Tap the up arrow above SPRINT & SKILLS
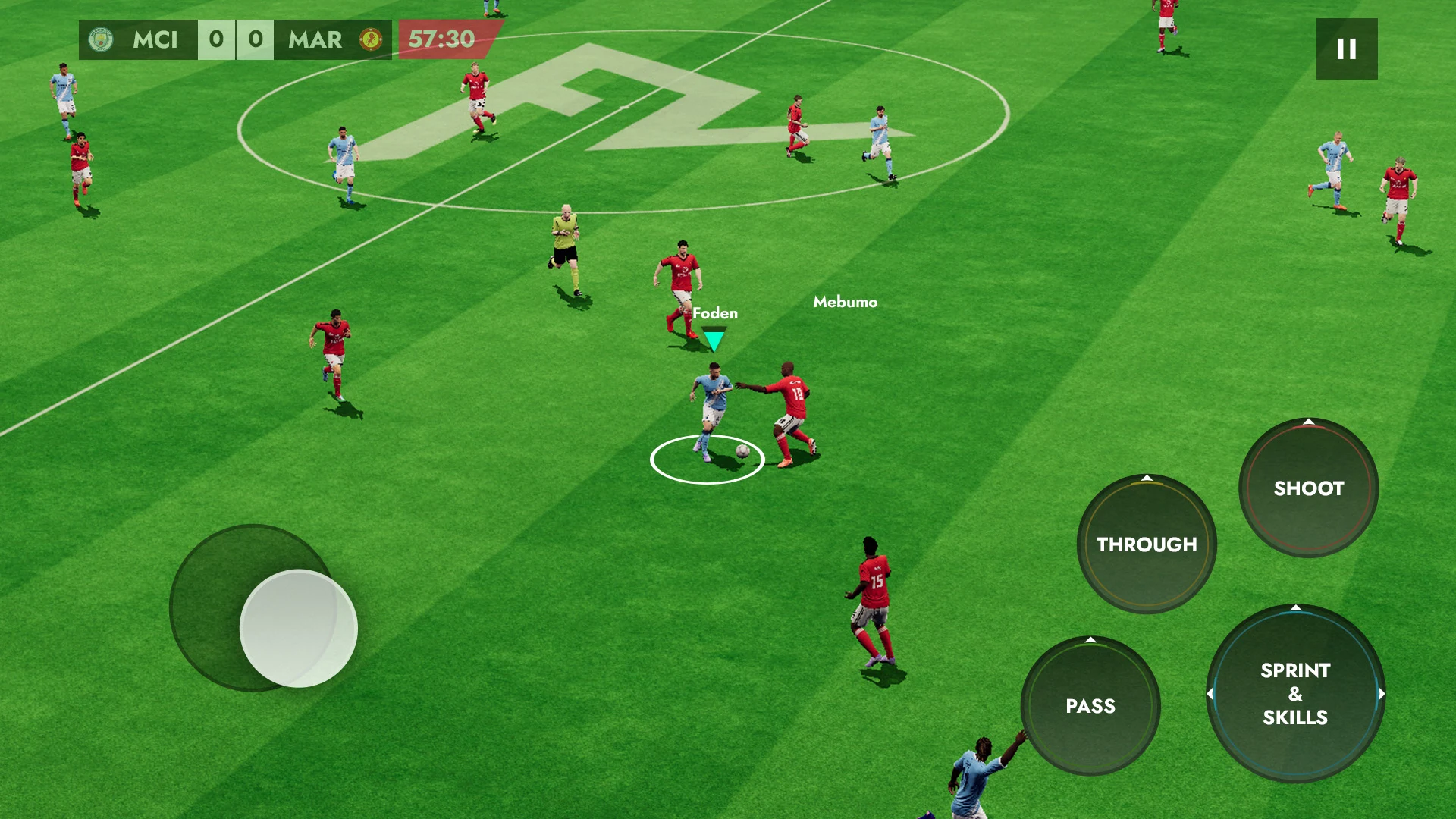Screen dimensions: 1456x819 (x=1296, y=607)
